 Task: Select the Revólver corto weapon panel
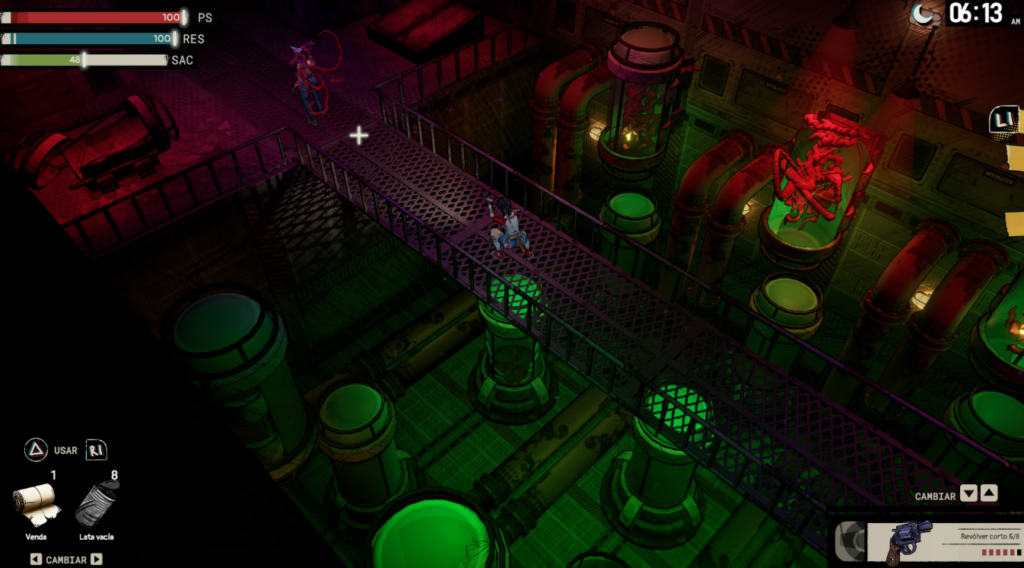coord(925,541)
